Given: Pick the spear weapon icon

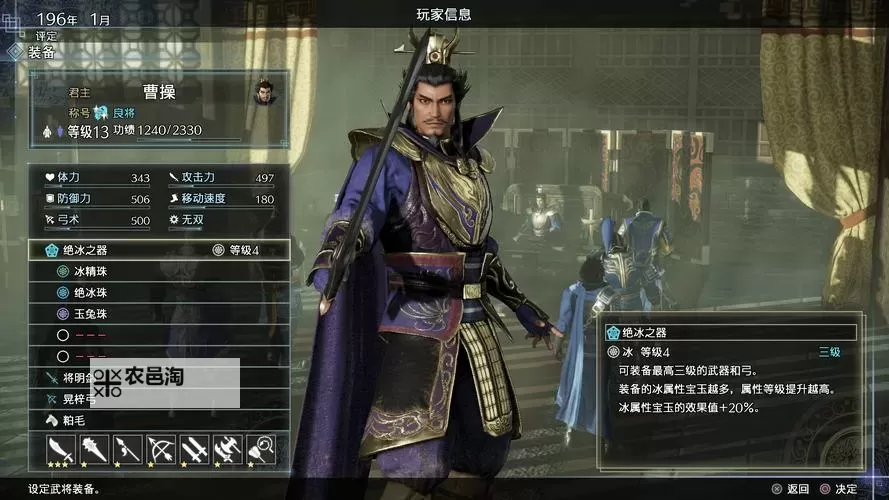Looking at the screenshot, I should tap(127, 449).
